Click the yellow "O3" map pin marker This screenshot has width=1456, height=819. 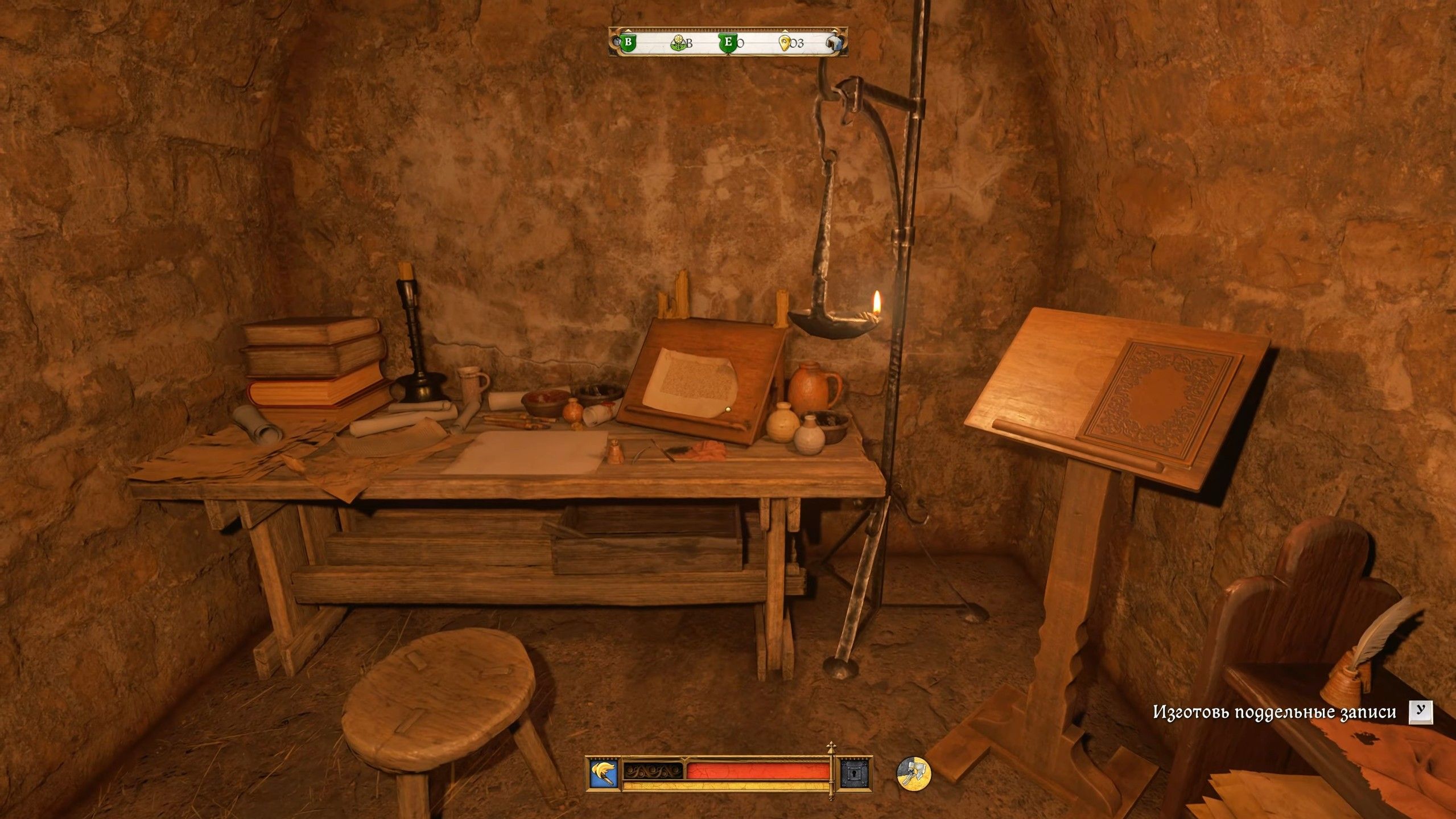coord(786,42)
